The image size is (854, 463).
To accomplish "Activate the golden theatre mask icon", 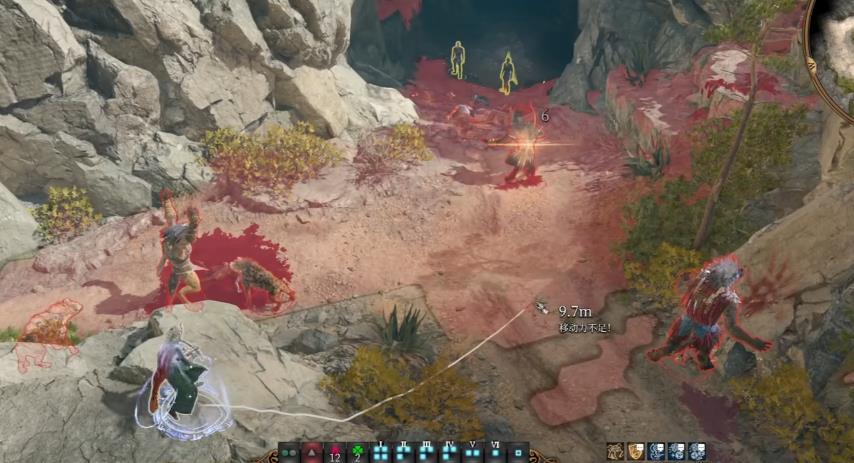I will click(x=636, y=452).
